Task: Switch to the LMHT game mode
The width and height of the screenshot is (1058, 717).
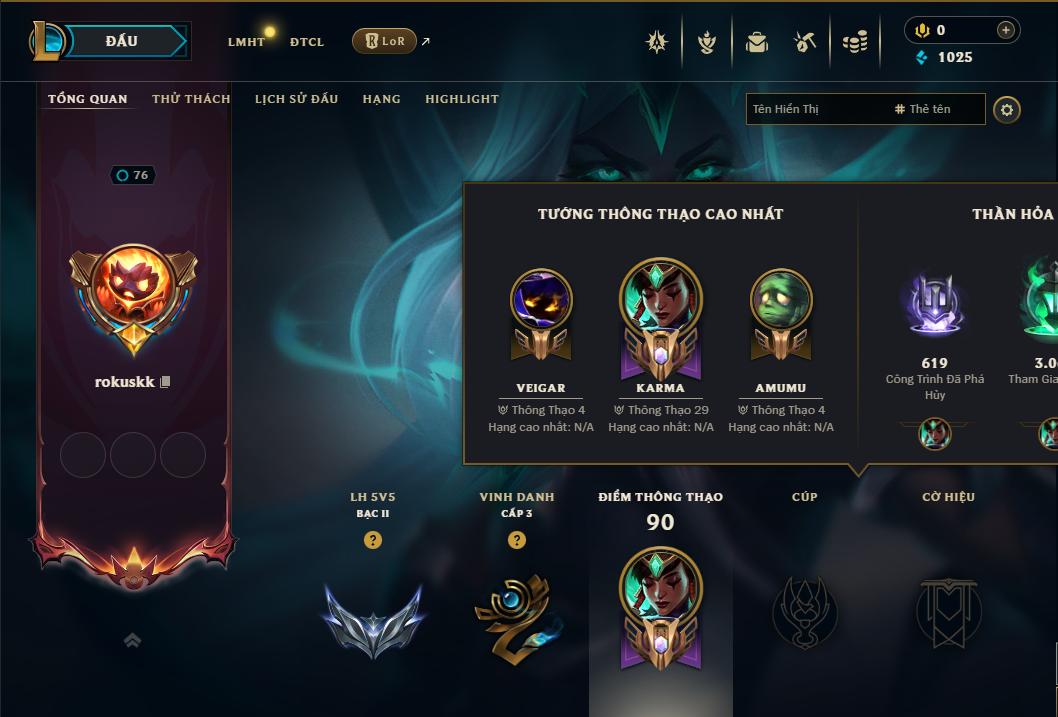Action: click(246, 42)
